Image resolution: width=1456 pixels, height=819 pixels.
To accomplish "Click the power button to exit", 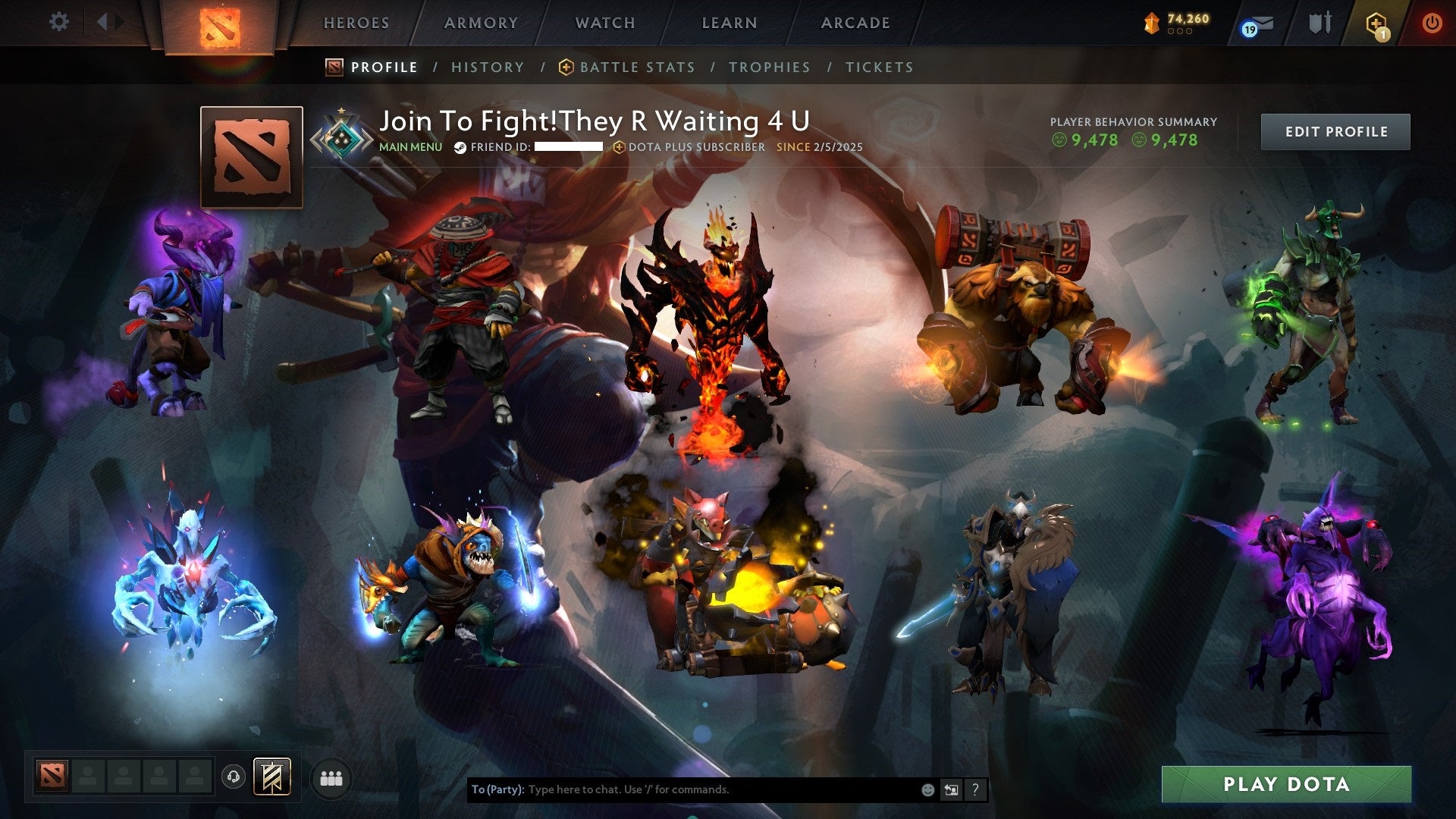I will (x=1432, y=22).
